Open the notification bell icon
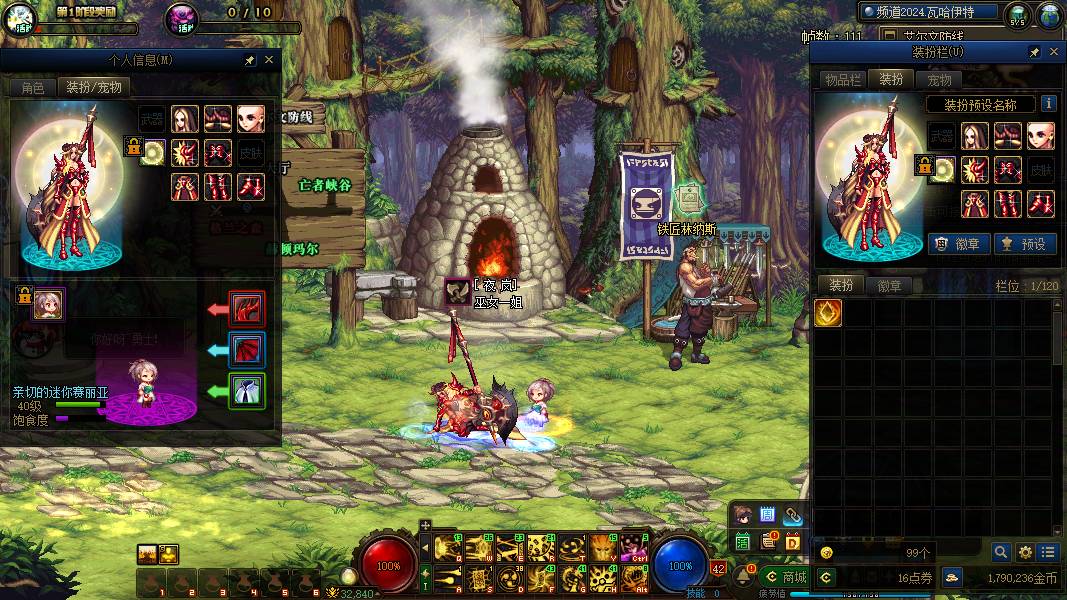This screenshot has height=600, width=1067. point(744,575)
